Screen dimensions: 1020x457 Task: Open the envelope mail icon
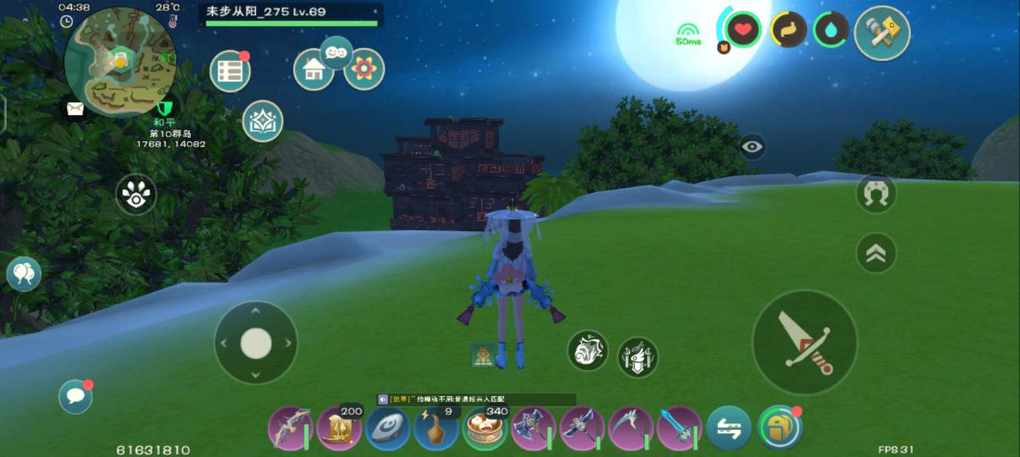point(75,109)
